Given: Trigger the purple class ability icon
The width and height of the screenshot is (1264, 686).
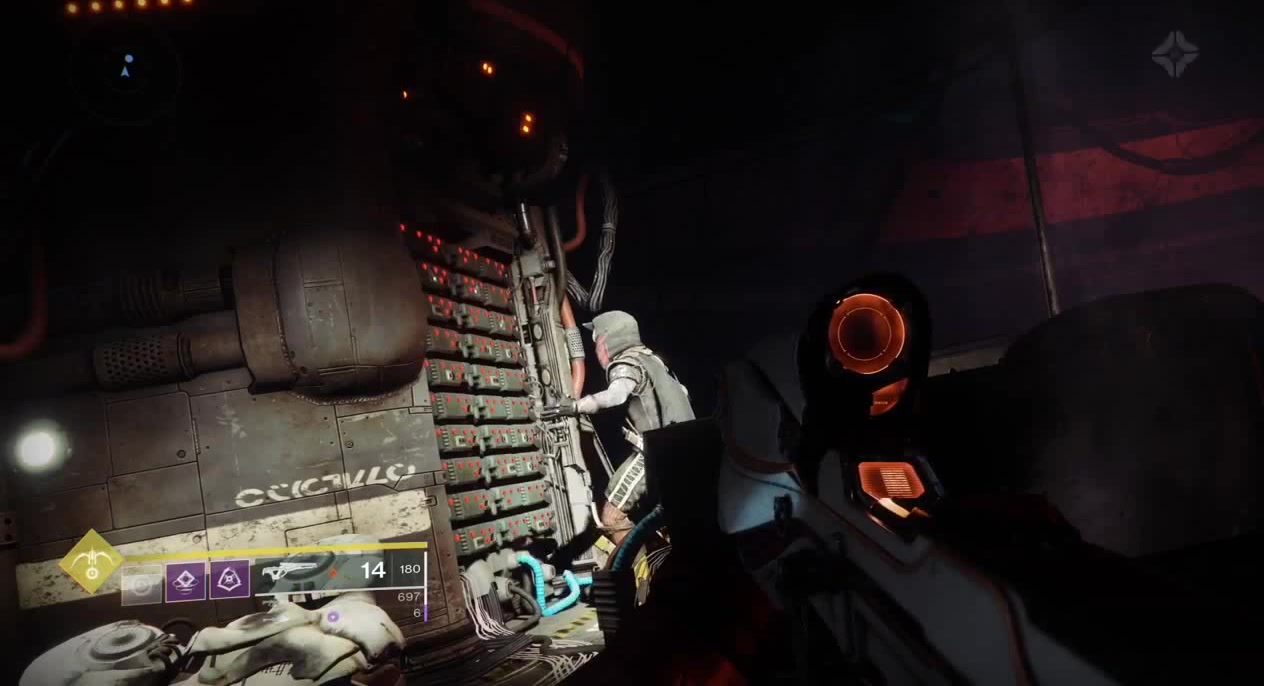Looking at the screenshot, I should (229, 581).
